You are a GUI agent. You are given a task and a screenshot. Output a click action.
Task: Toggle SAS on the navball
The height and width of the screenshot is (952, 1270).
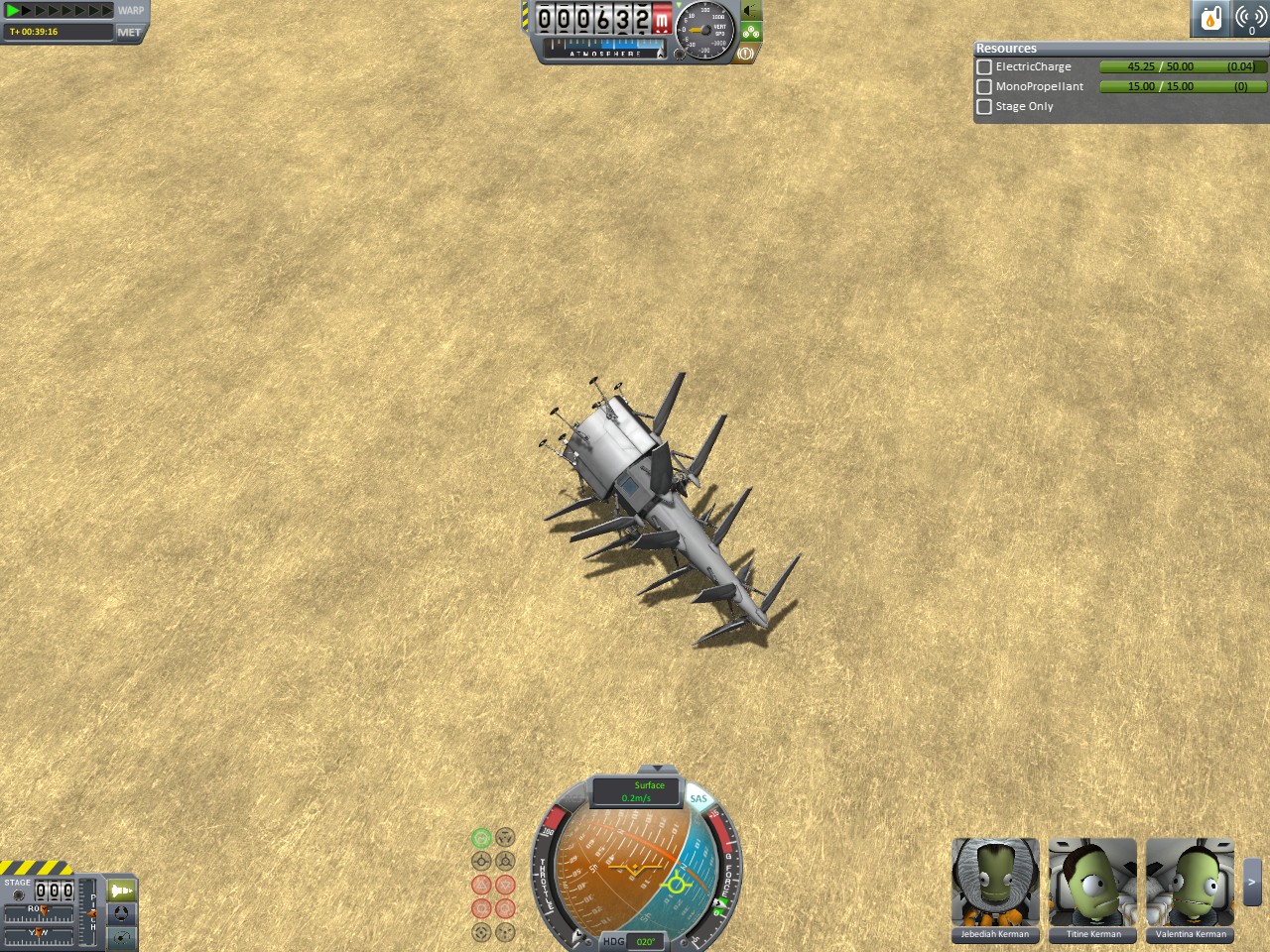click(698, 798)
